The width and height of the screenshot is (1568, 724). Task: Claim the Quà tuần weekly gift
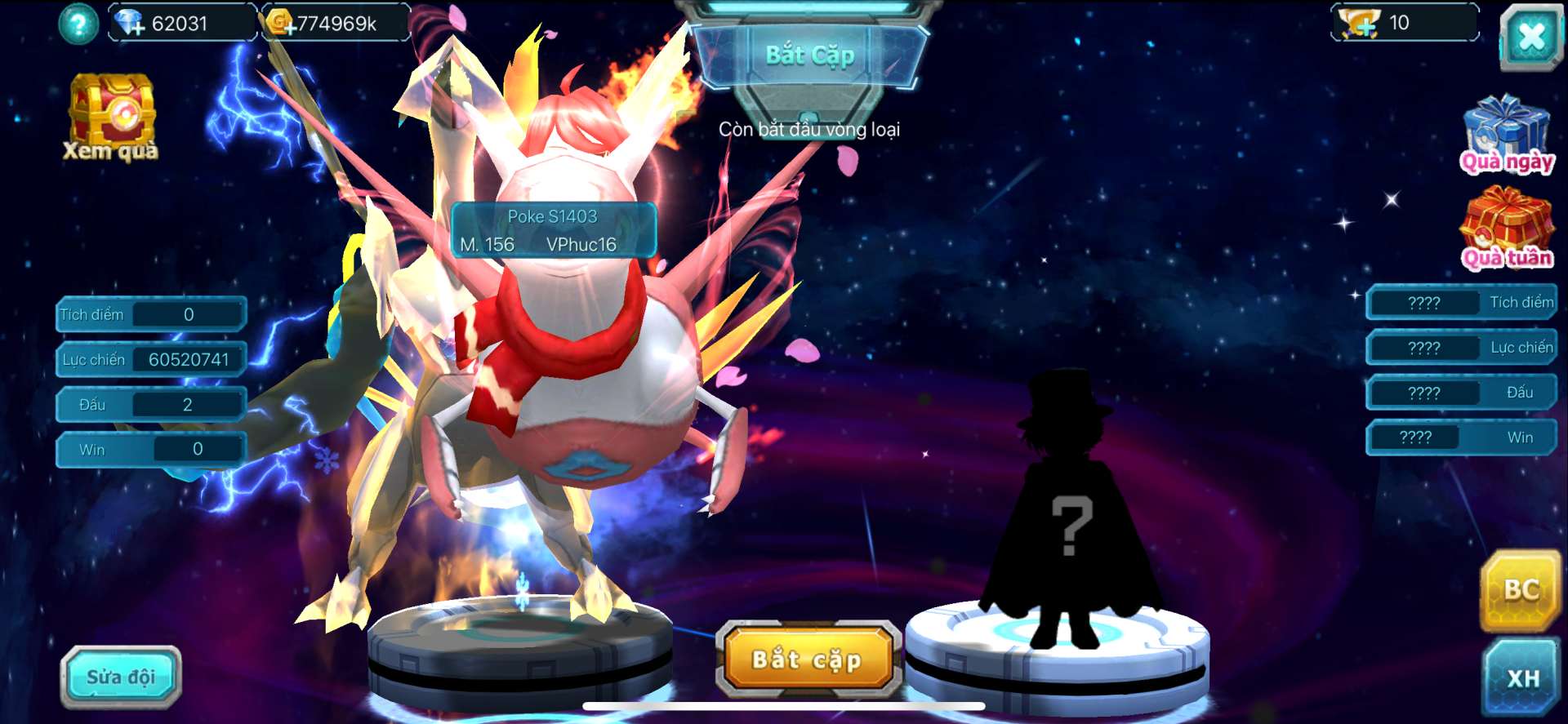[x=1507, y=229]
